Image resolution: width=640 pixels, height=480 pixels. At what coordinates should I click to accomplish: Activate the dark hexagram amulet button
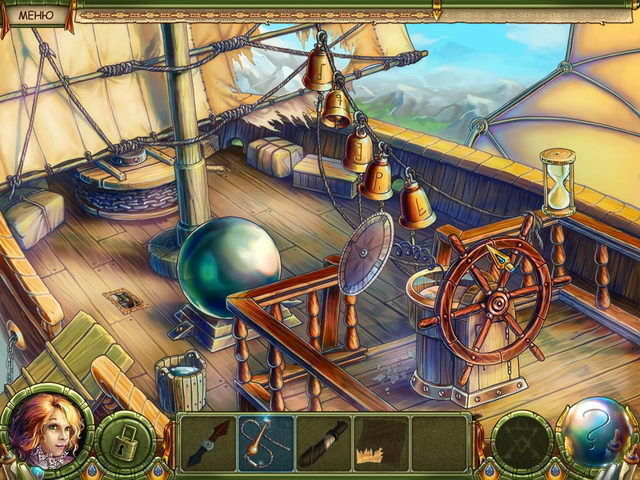click(521, 439)
